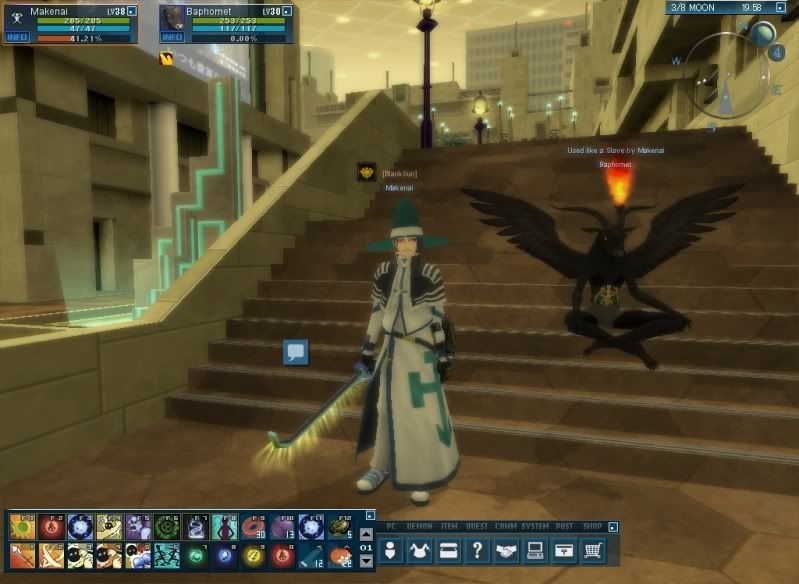This screenshot has height=584, width=799.
Task: Open the Demon menu
Action: click(419, 549)
